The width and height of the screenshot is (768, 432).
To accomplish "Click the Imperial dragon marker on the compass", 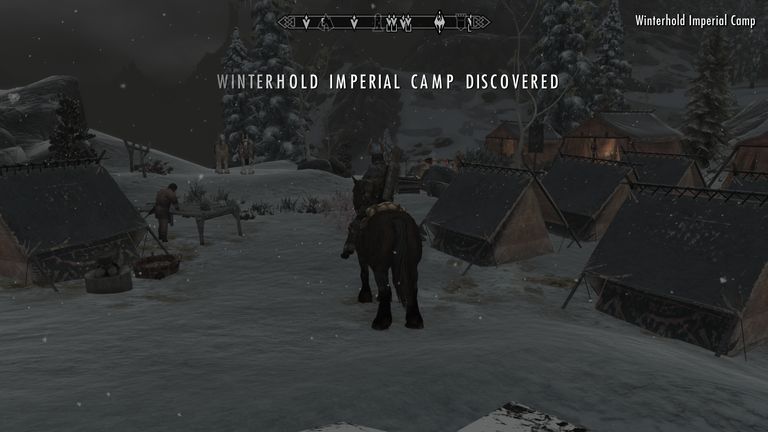I will coord(440,21).
